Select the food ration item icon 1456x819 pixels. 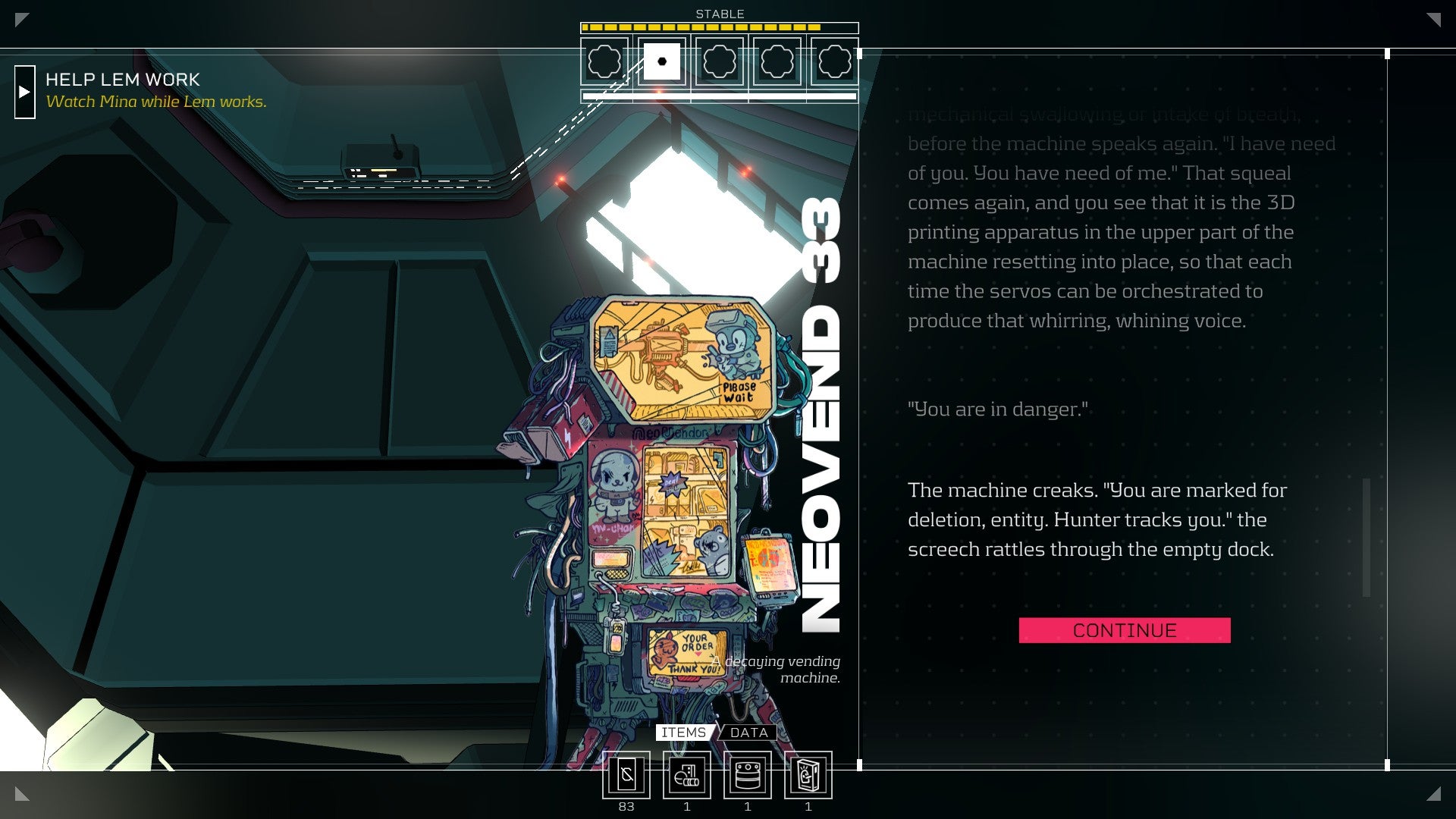click(x=687, y=776)
